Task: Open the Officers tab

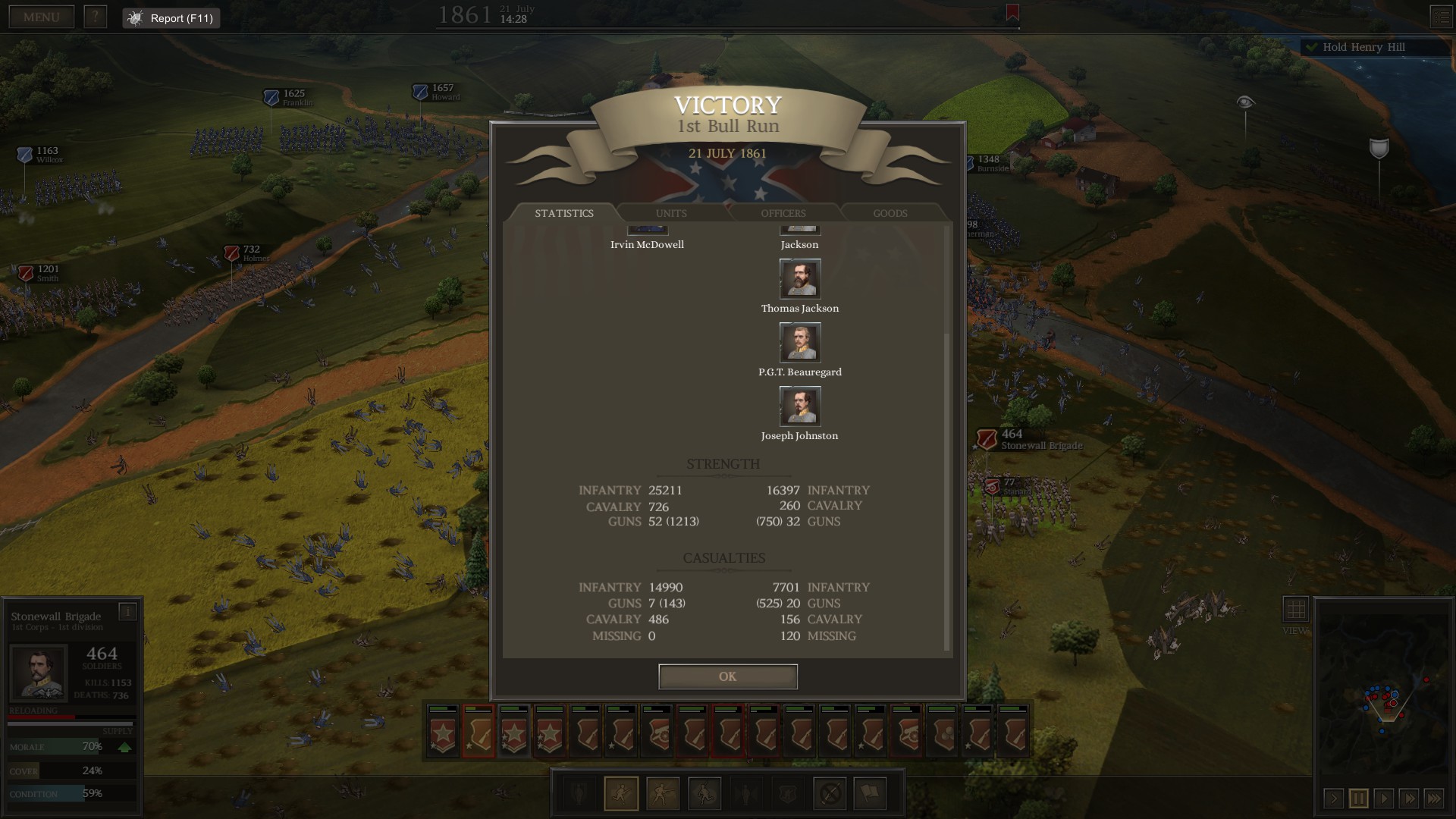Action: pyautogui.click(x=783, y=213)
